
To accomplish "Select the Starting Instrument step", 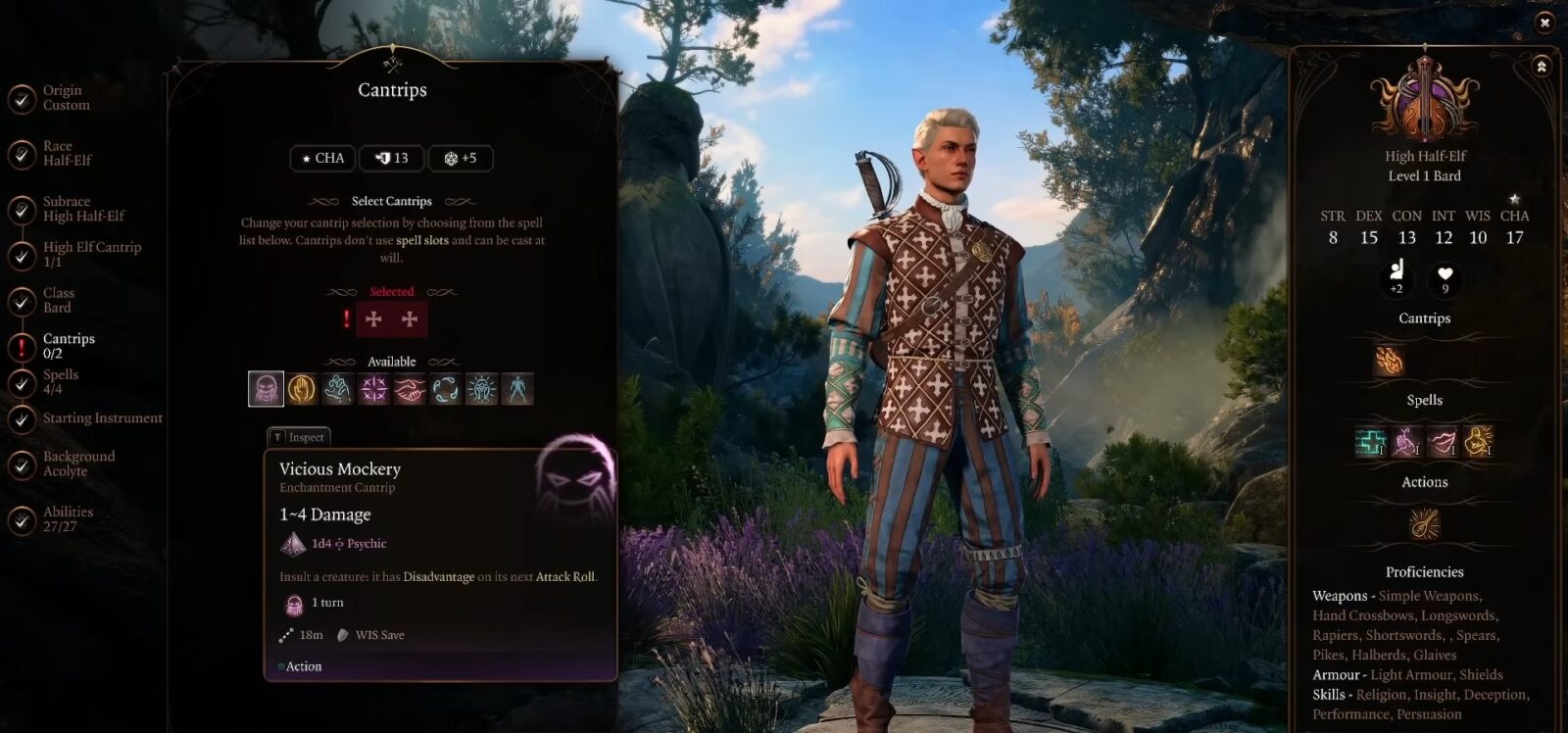I will click(102, 418).
